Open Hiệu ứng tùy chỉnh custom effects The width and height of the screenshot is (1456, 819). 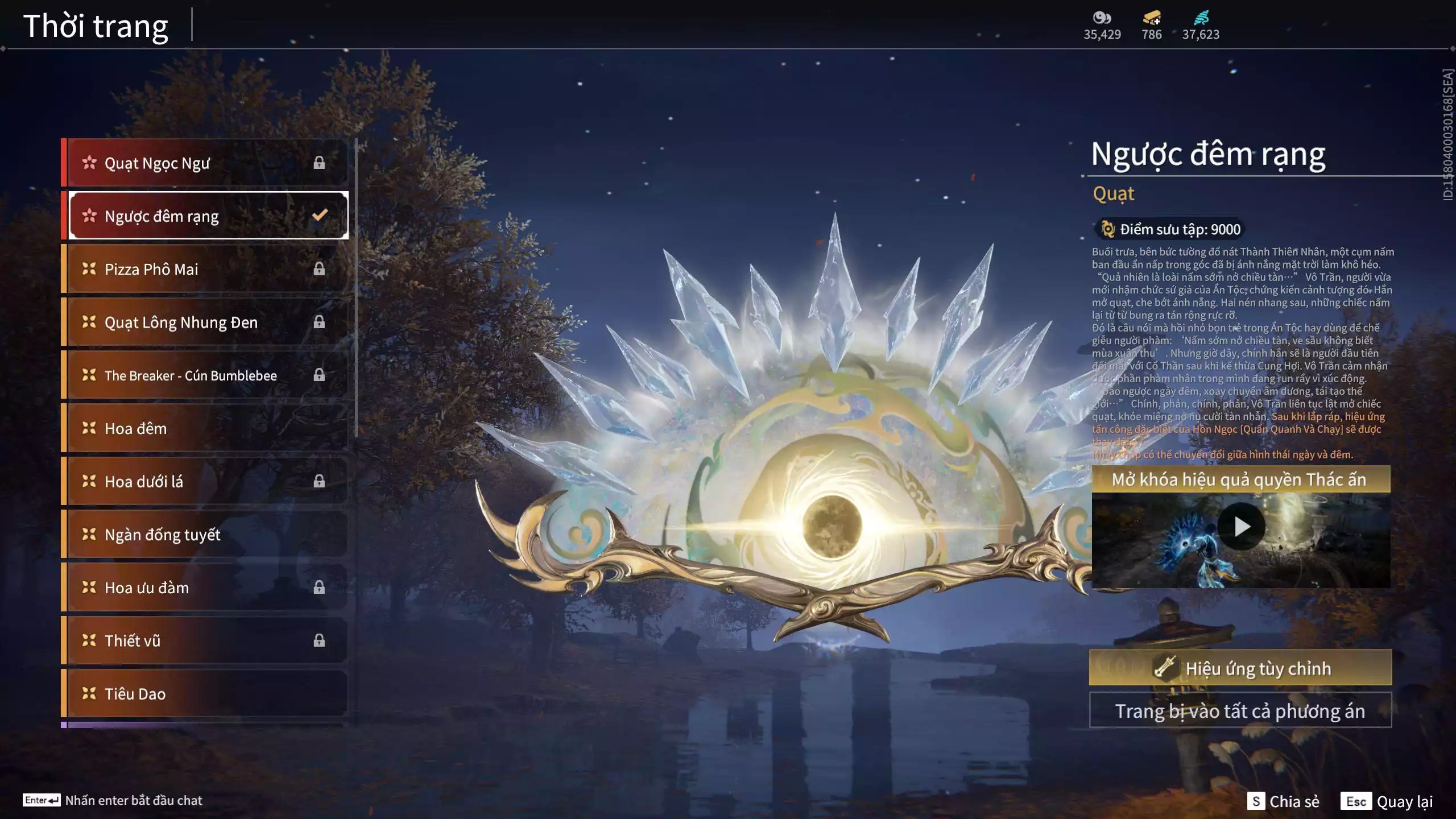pyautogui.click(x=1240, y=668)
